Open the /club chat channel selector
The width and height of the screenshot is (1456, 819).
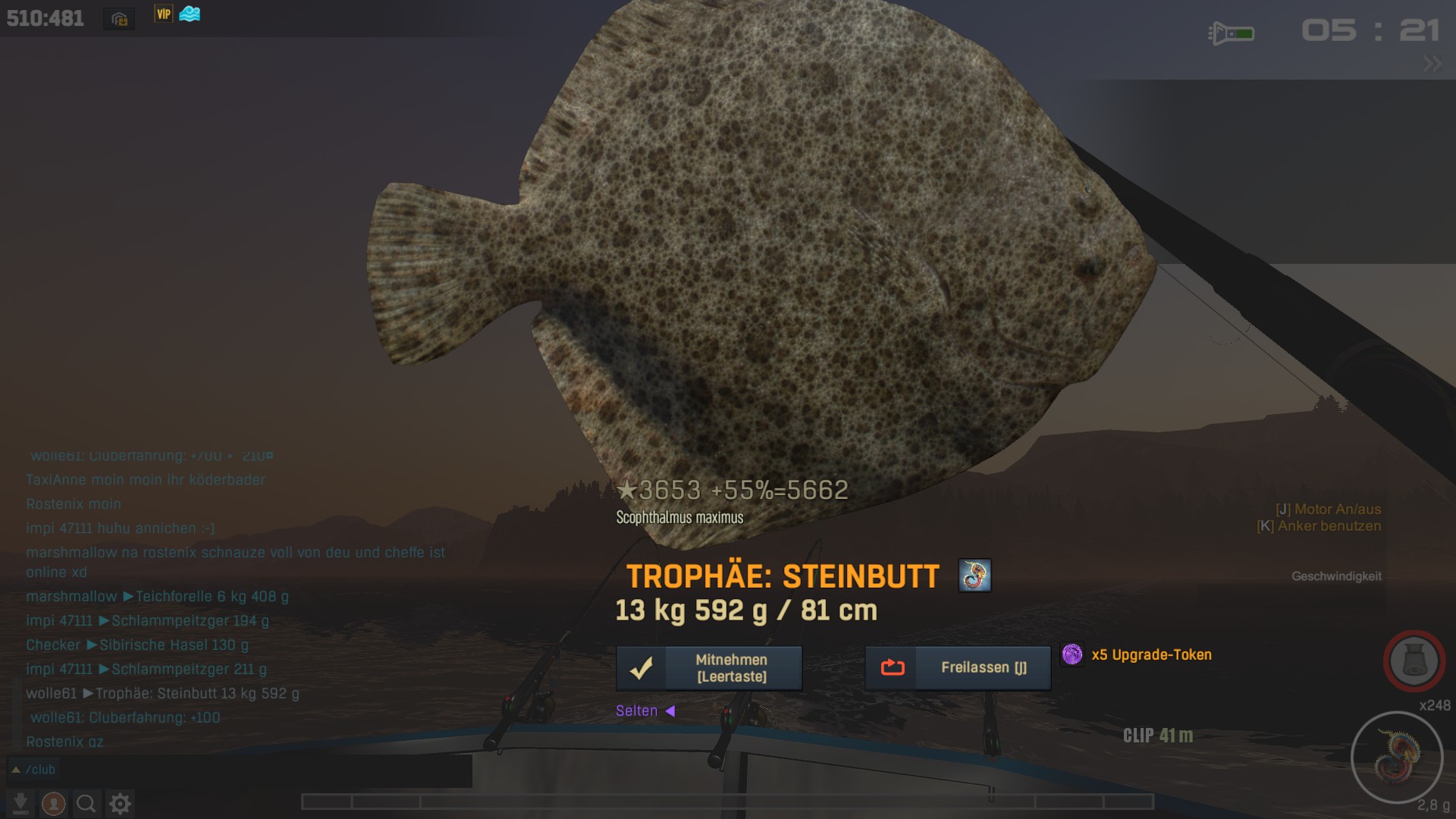[33, 770]
